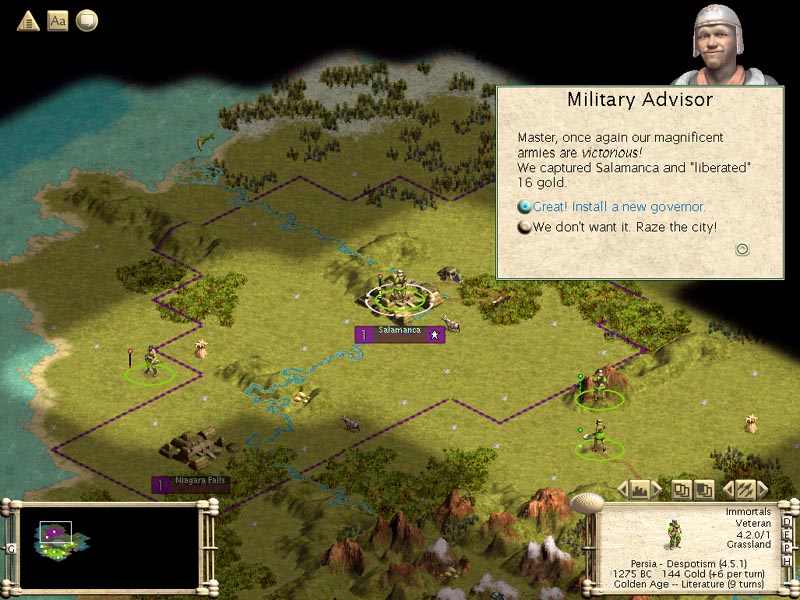The width and height of the screenshot is (800, 600).
Task: Toggle the G button beside the minimap
Action: (x=9, y=548)
